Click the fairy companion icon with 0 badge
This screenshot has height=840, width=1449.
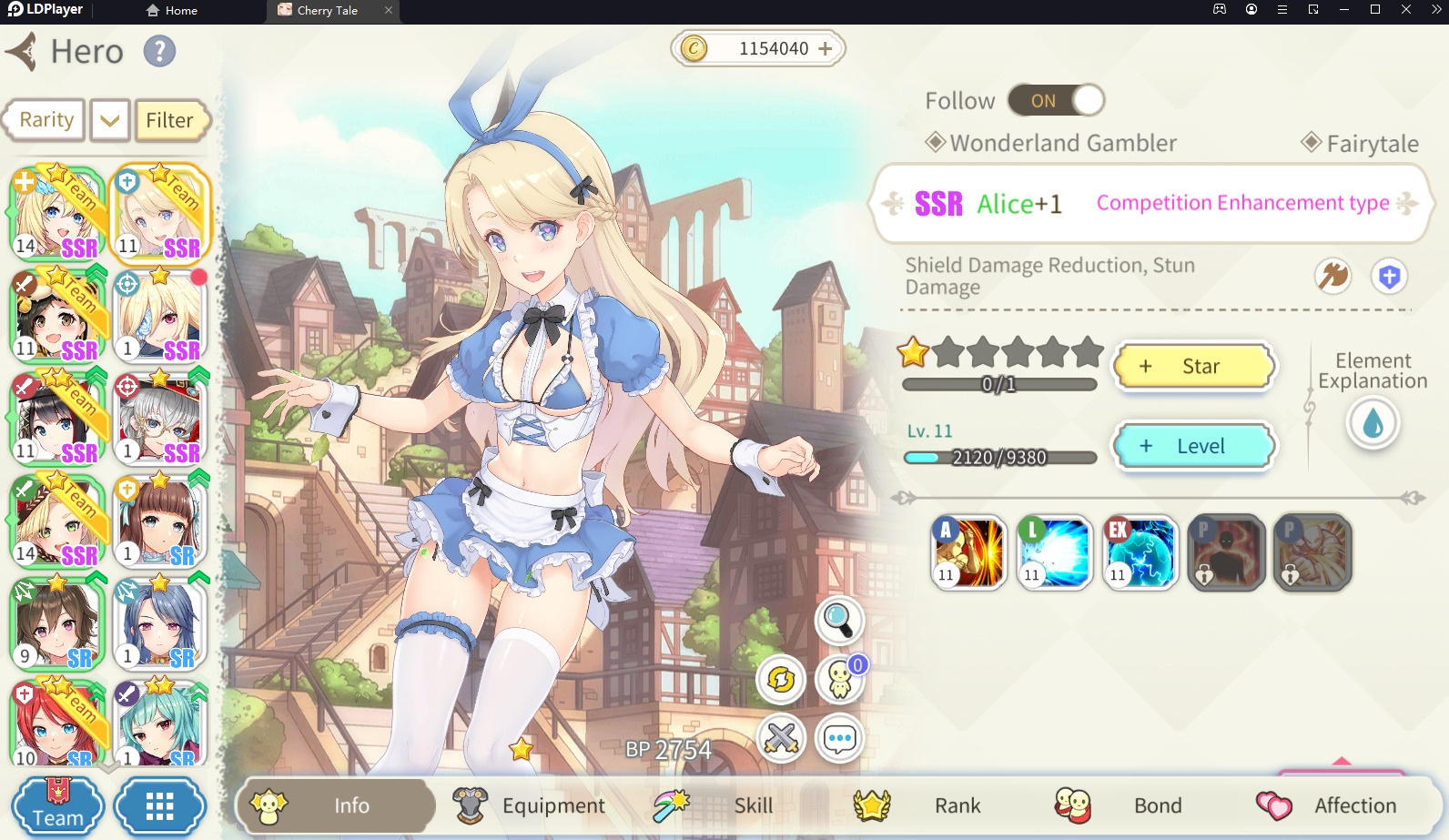pos(839,679)
